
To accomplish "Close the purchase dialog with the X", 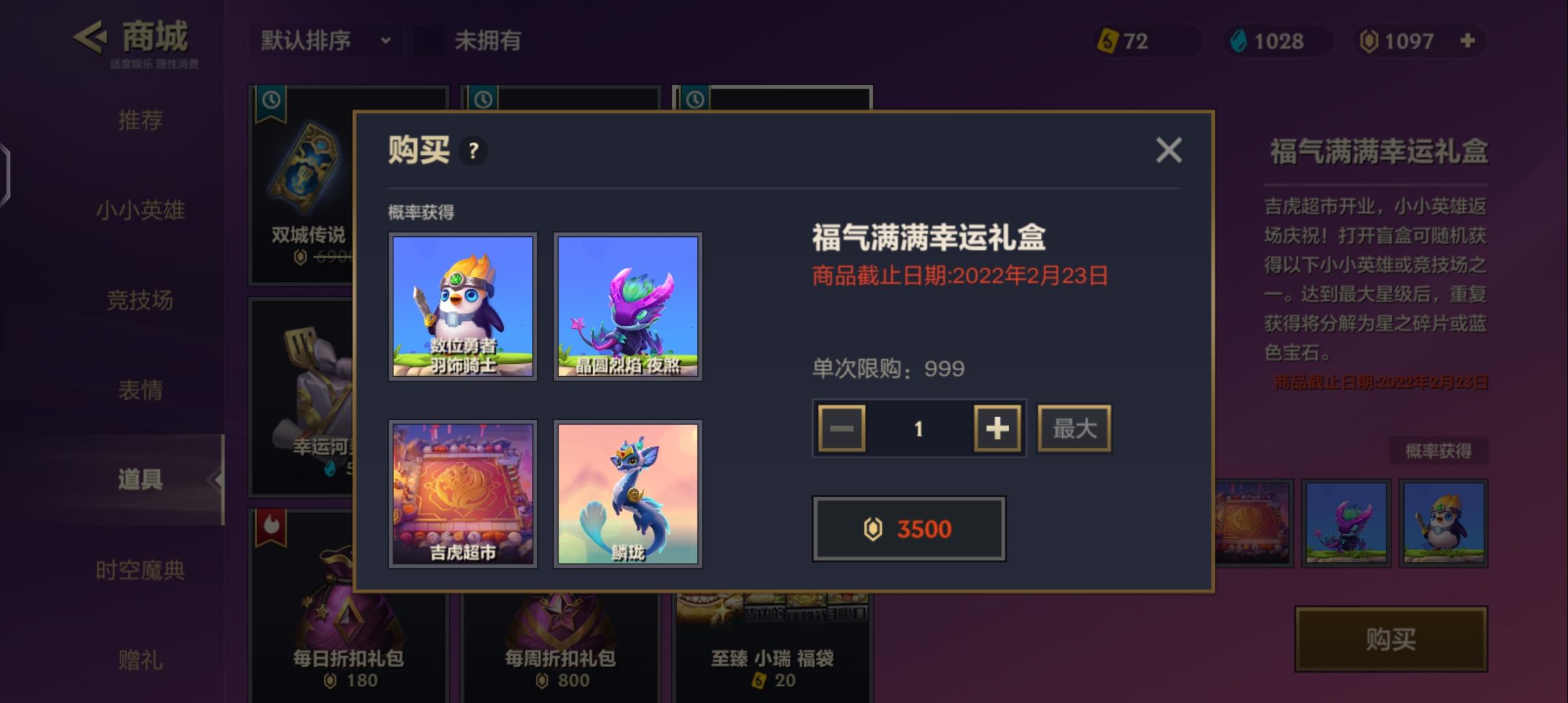I will (x=1169, y=150).
